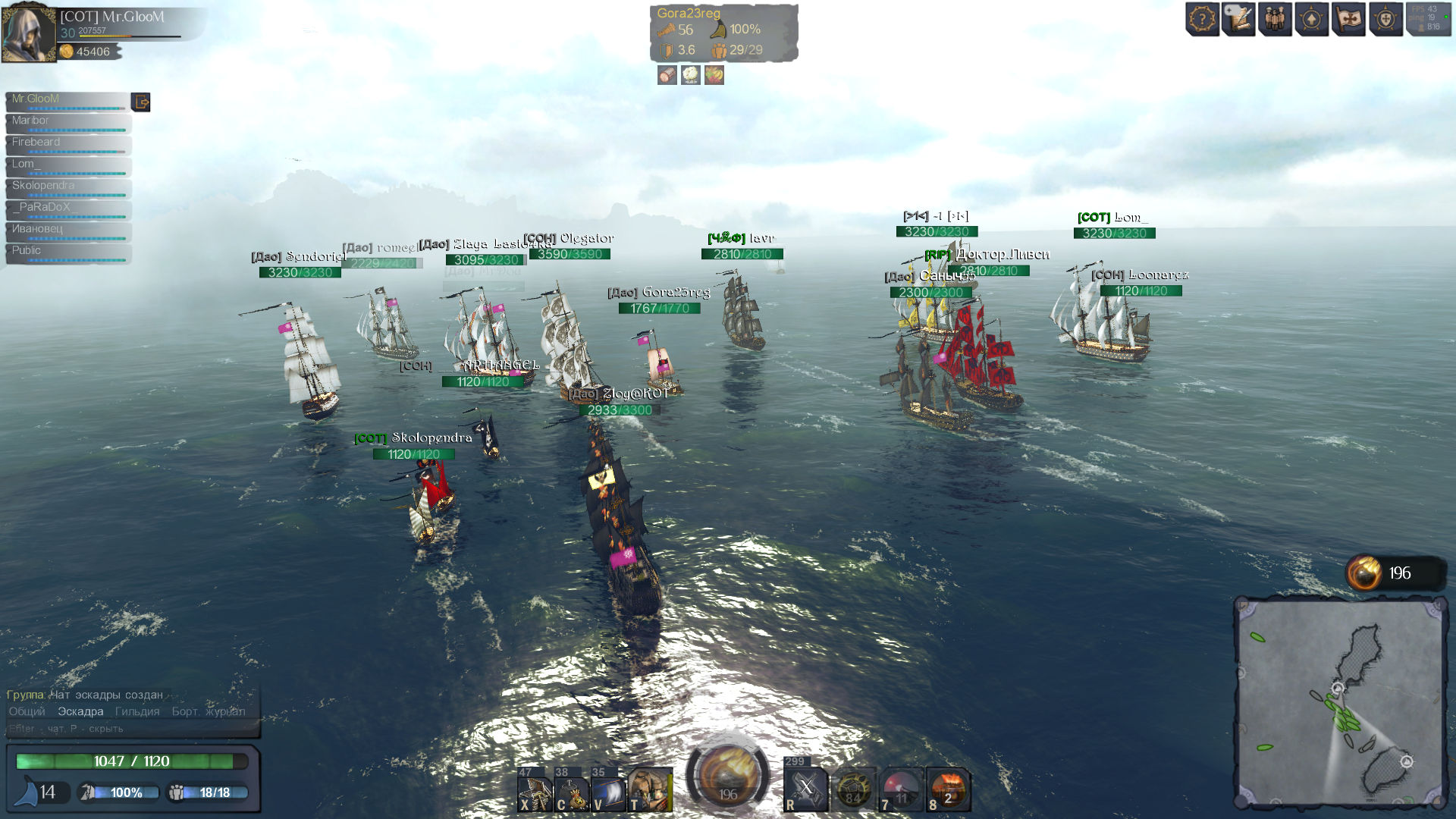Use the burning powder barrel ability
The image size is (1456, 819).
click(948, 790)
